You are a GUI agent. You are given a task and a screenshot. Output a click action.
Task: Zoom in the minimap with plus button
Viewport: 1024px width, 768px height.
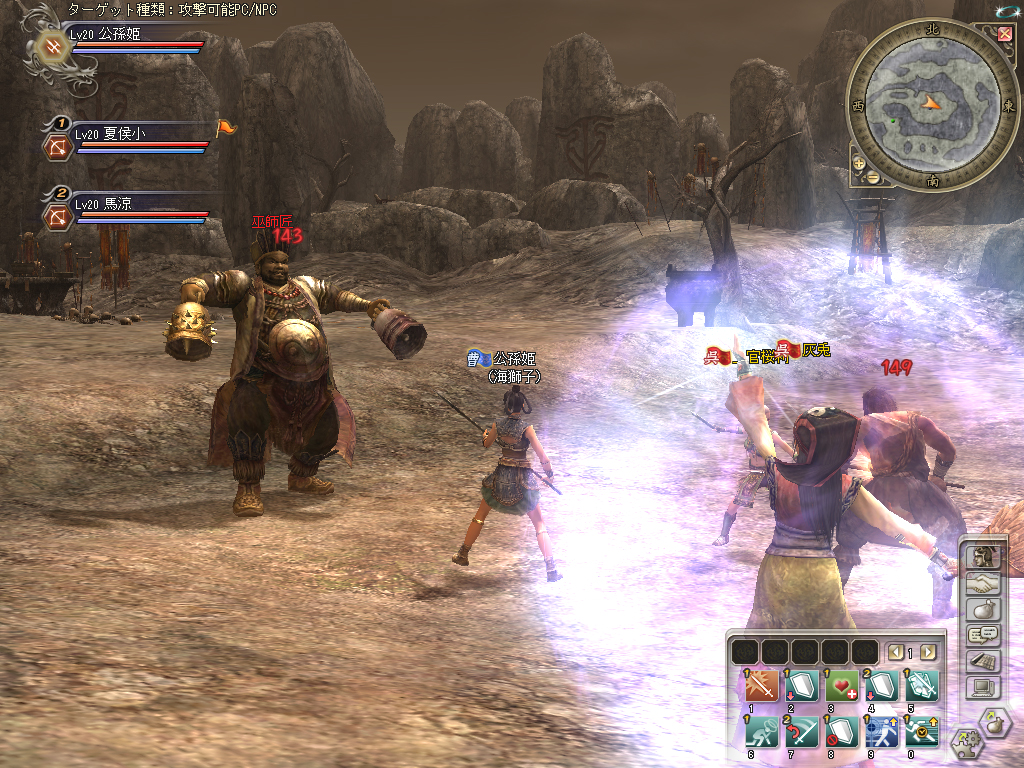(859, 163)
